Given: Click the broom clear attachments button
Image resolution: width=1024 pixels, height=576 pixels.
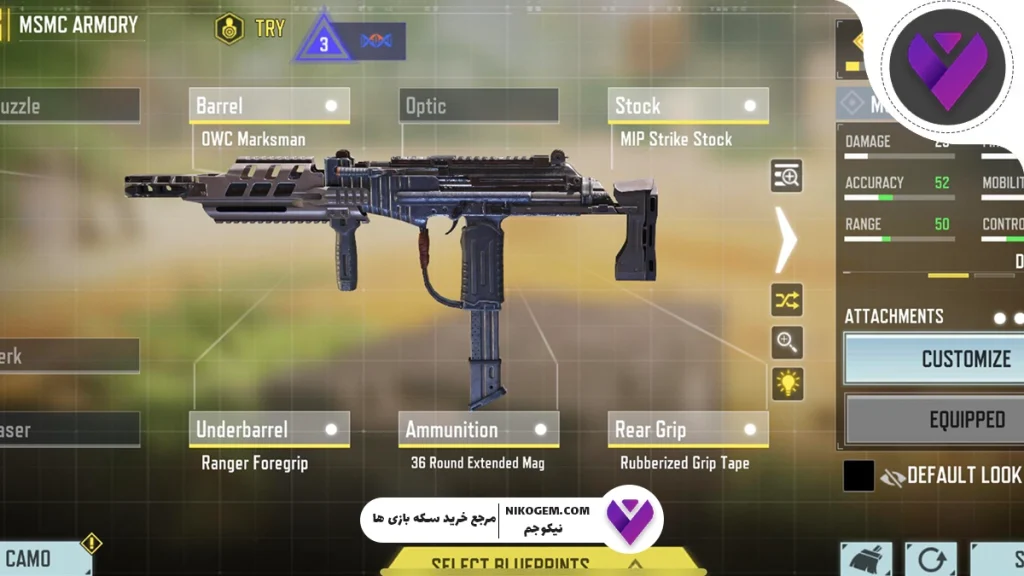Looking at the screenshot, I should tap(866, 560).
